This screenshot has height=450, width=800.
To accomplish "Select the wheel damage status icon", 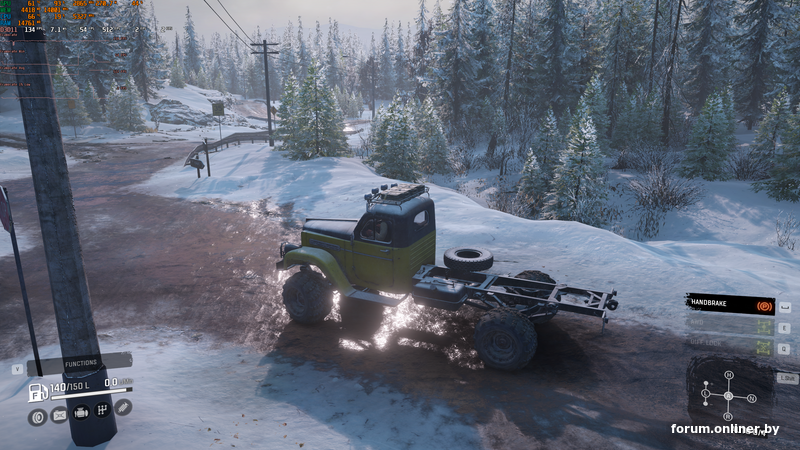I will (38, 416).
